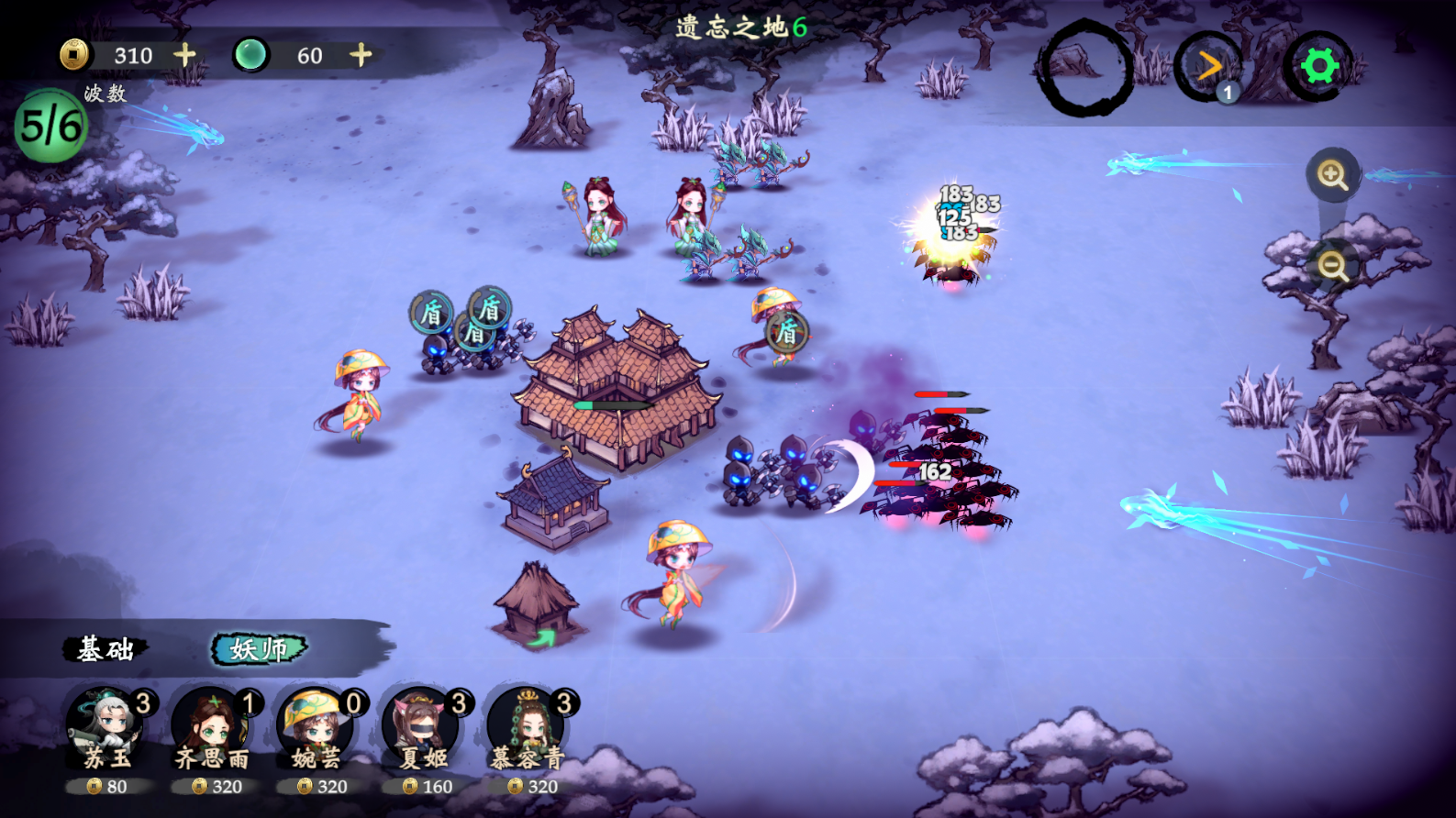Add more gold coins with plus button
This screenshot has width=1456, height=818.
(185, 55)
